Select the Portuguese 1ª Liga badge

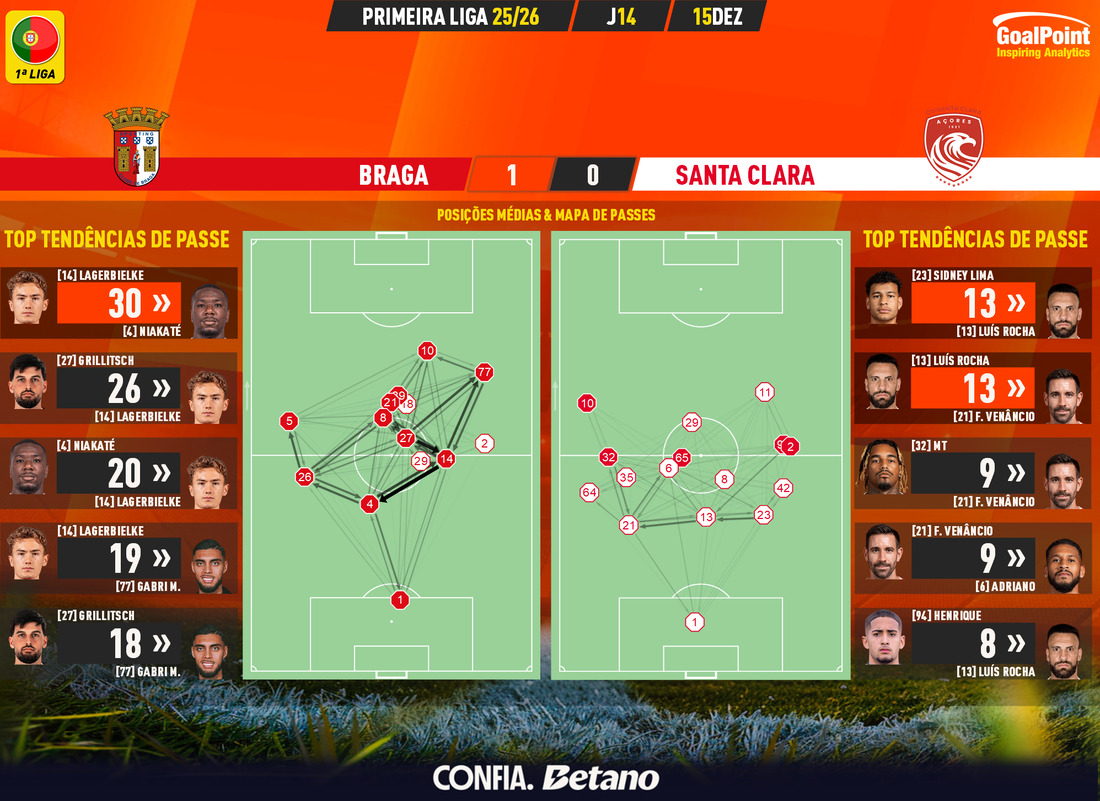coord(36,46)
